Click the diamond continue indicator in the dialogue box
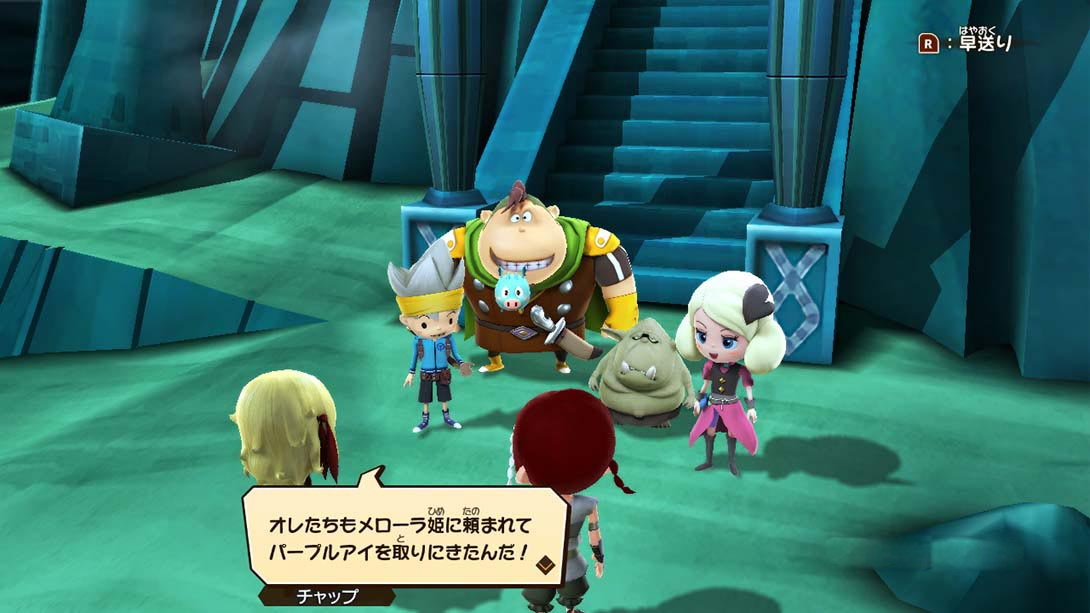The image size is (1090, 613). (x=546, y=565)
